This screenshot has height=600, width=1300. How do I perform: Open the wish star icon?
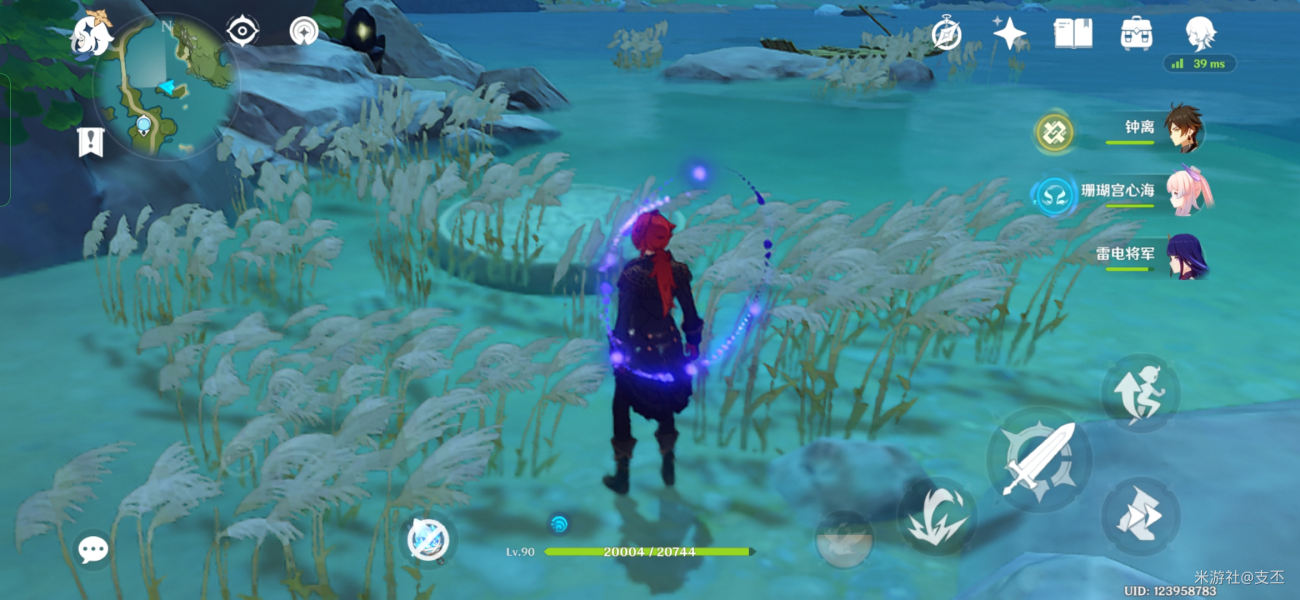click(x=1009, y=34)
